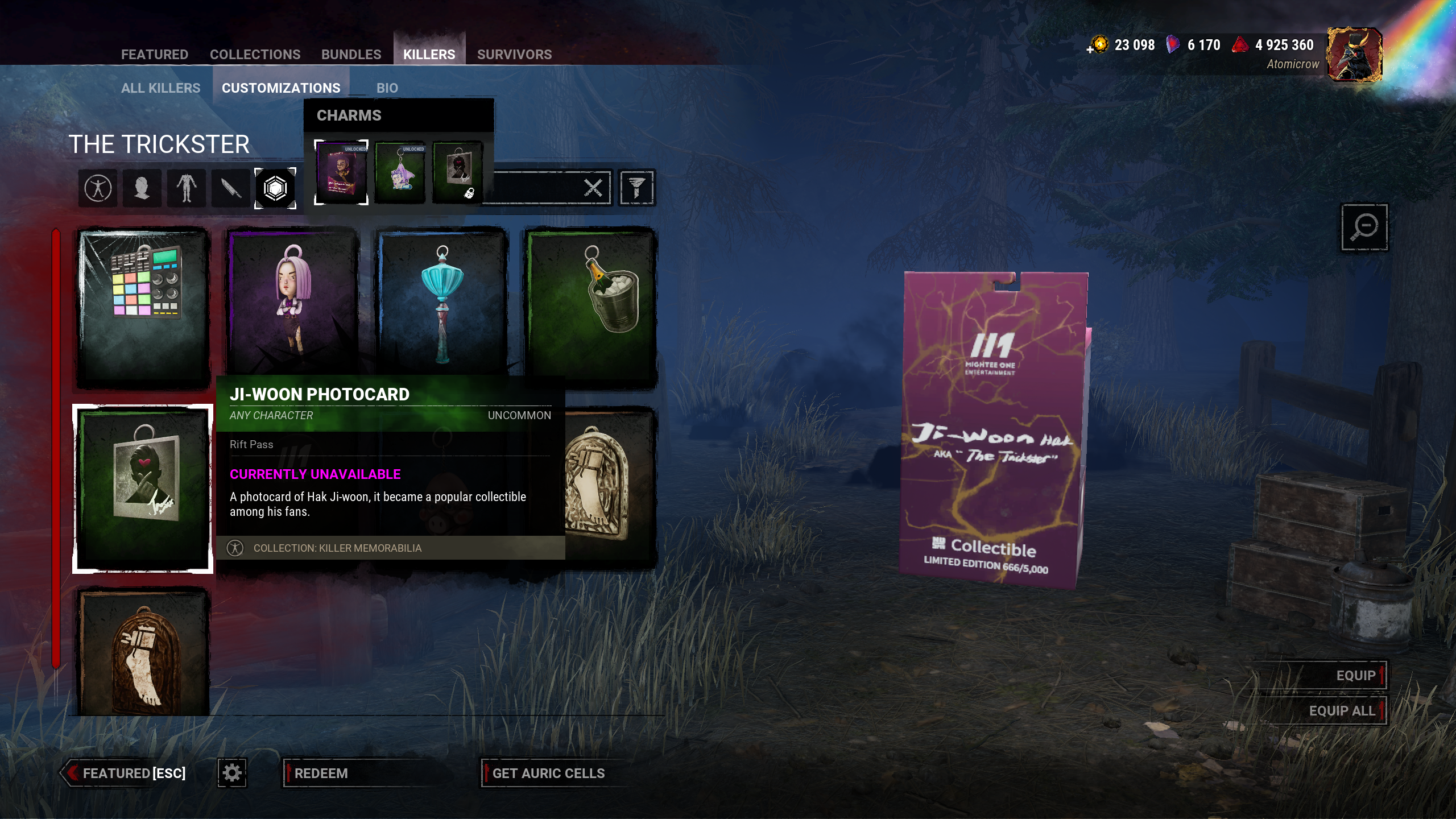Image resolution: width=1456 pixels, height=819 pixels.
Task: Switch to the Collections tab
Action: 255,55
